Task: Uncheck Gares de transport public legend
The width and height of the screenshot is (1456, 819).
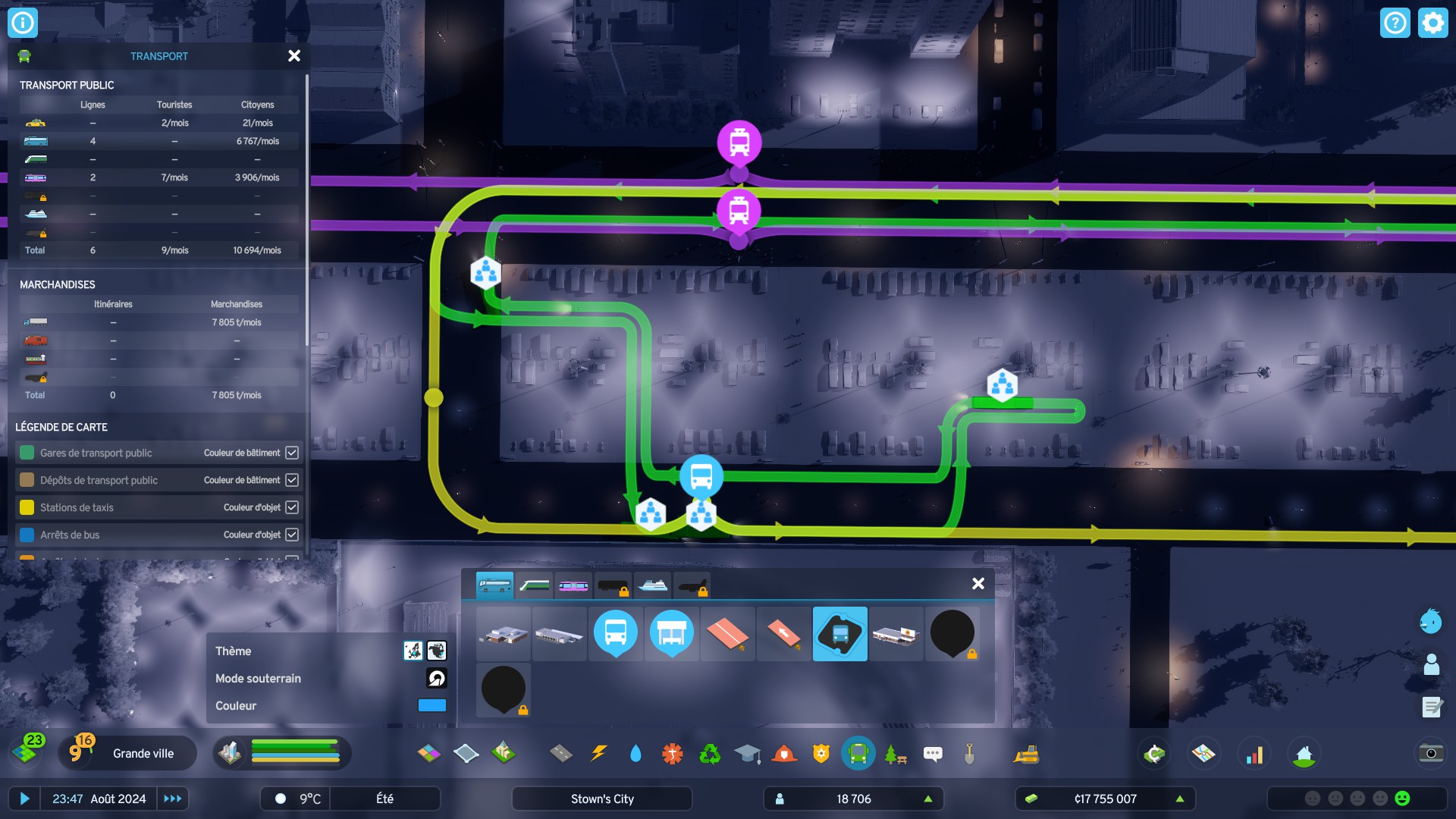Action: click(x=291, y=452)
